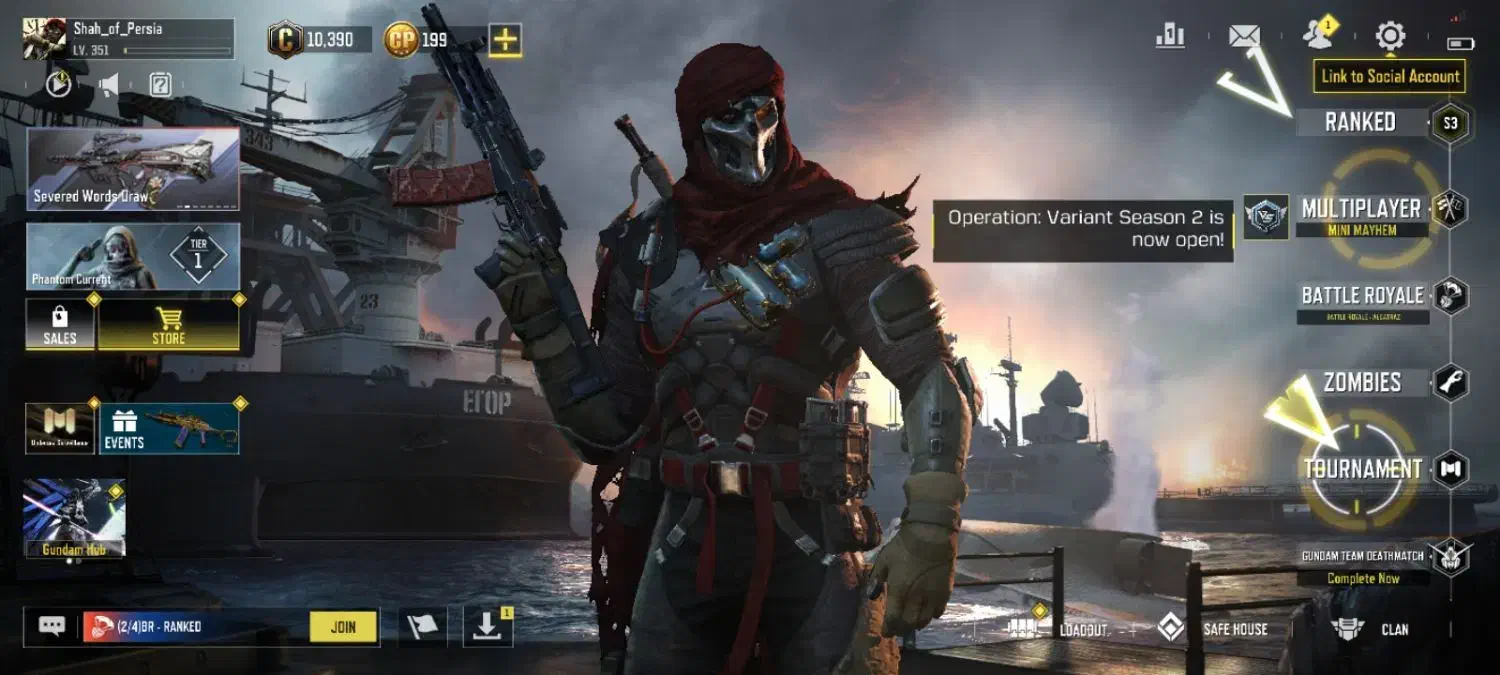1500x675 pixels.
Task: Visit the Gundam Hub
Action: click(x=74, y=517)
